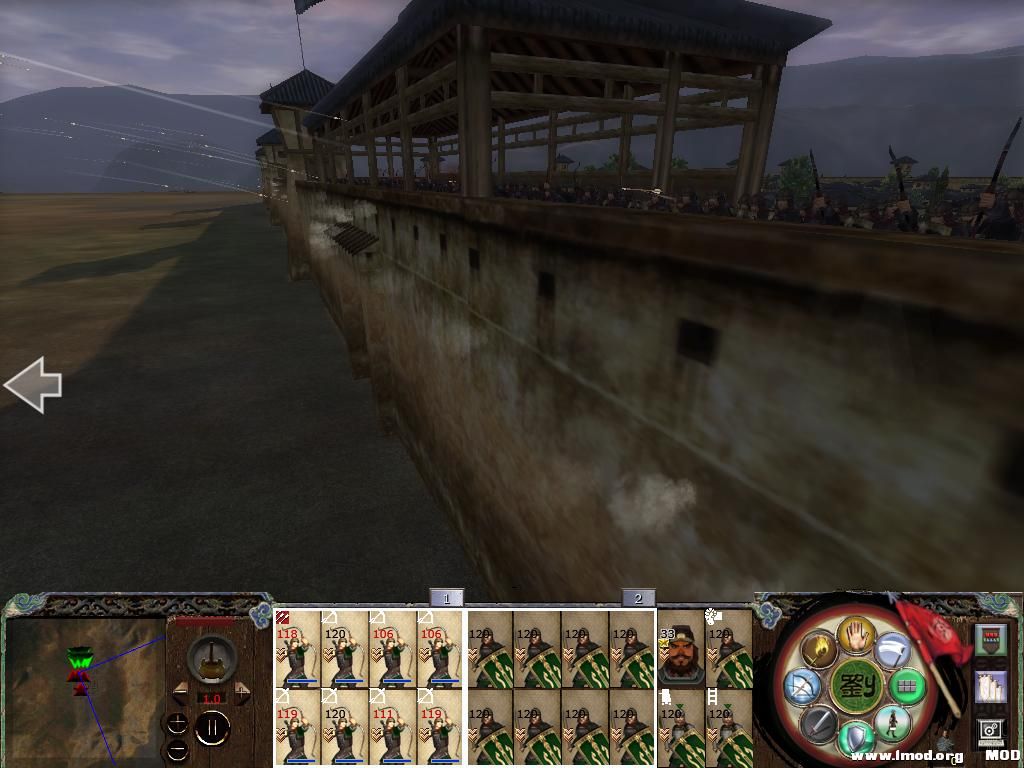Click the battlefield minimap

[84, 690]
